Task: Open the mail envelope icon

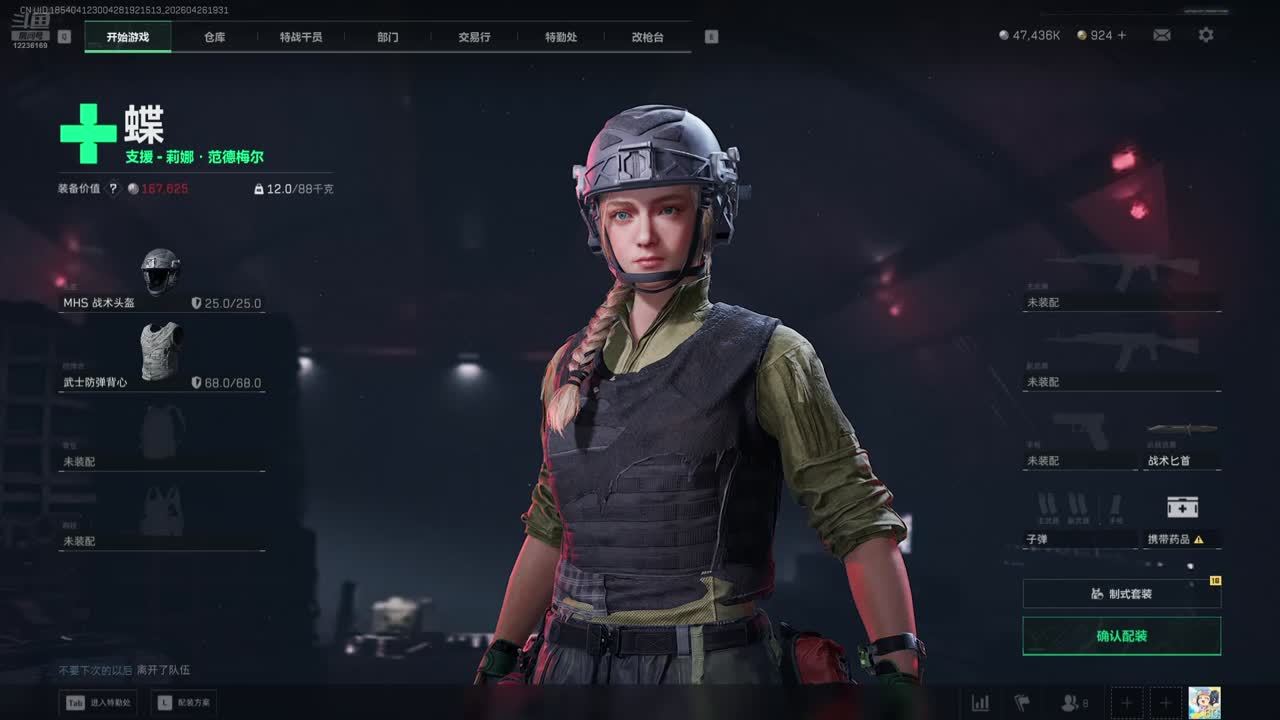Action: tap(1161, 35)
